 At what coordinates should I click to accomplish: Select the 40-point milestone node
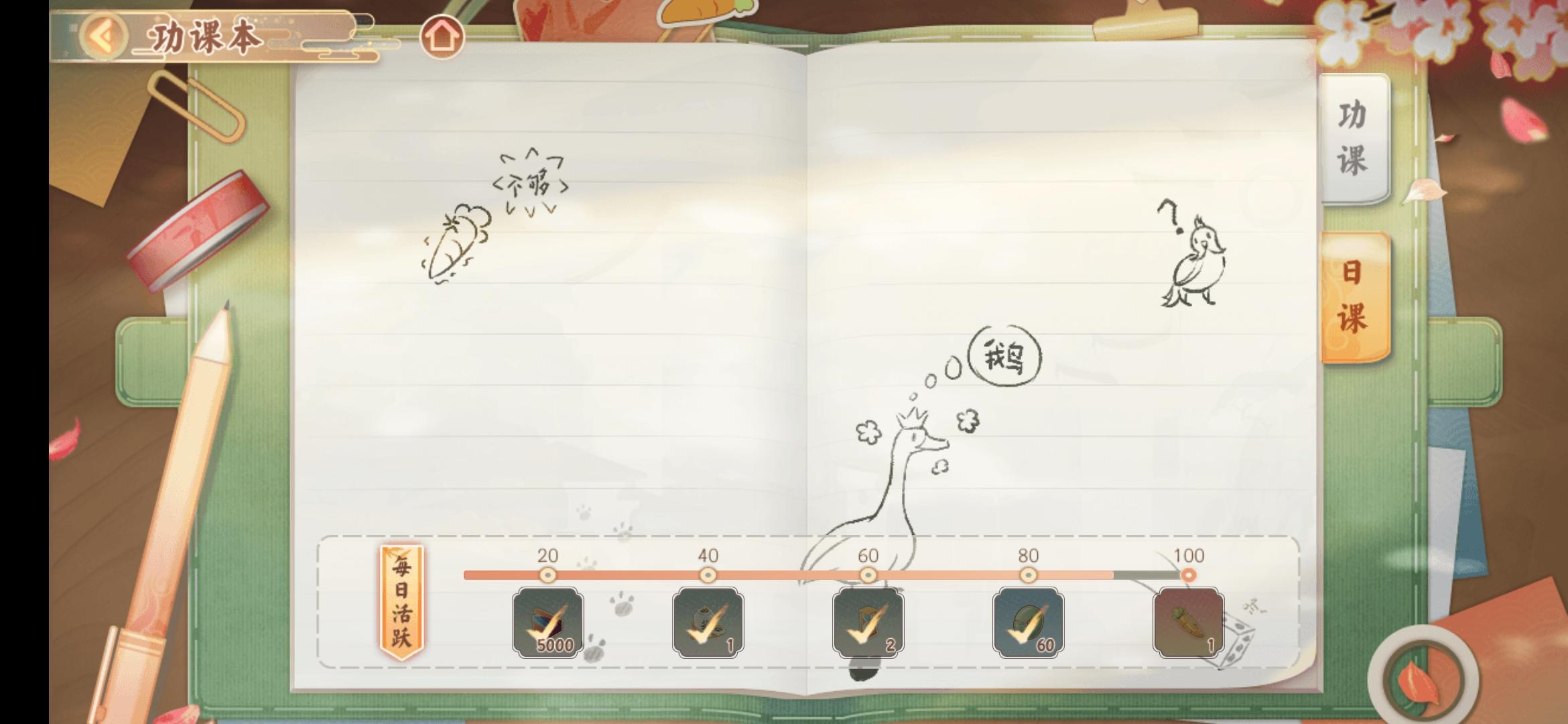coord(708,574)
